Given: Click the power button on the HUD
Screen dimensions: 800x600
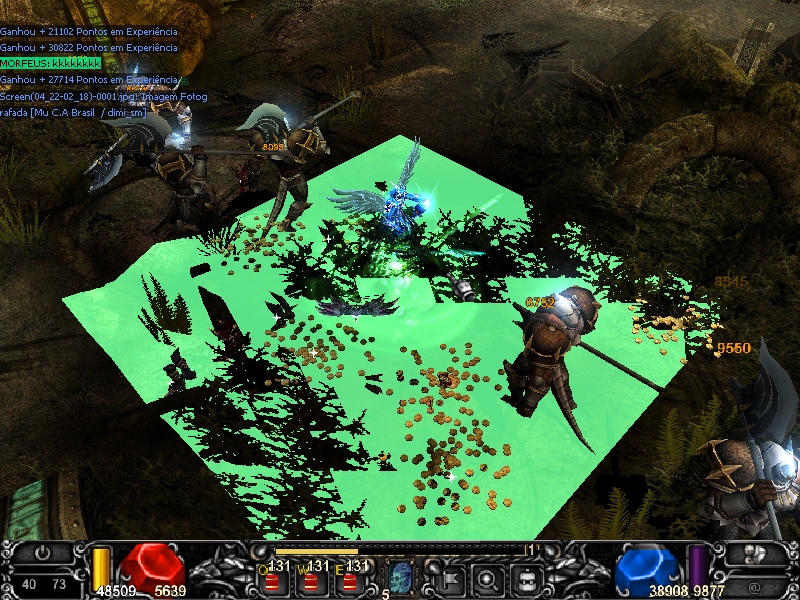Looking at the screenshot, I should (43, 553).
